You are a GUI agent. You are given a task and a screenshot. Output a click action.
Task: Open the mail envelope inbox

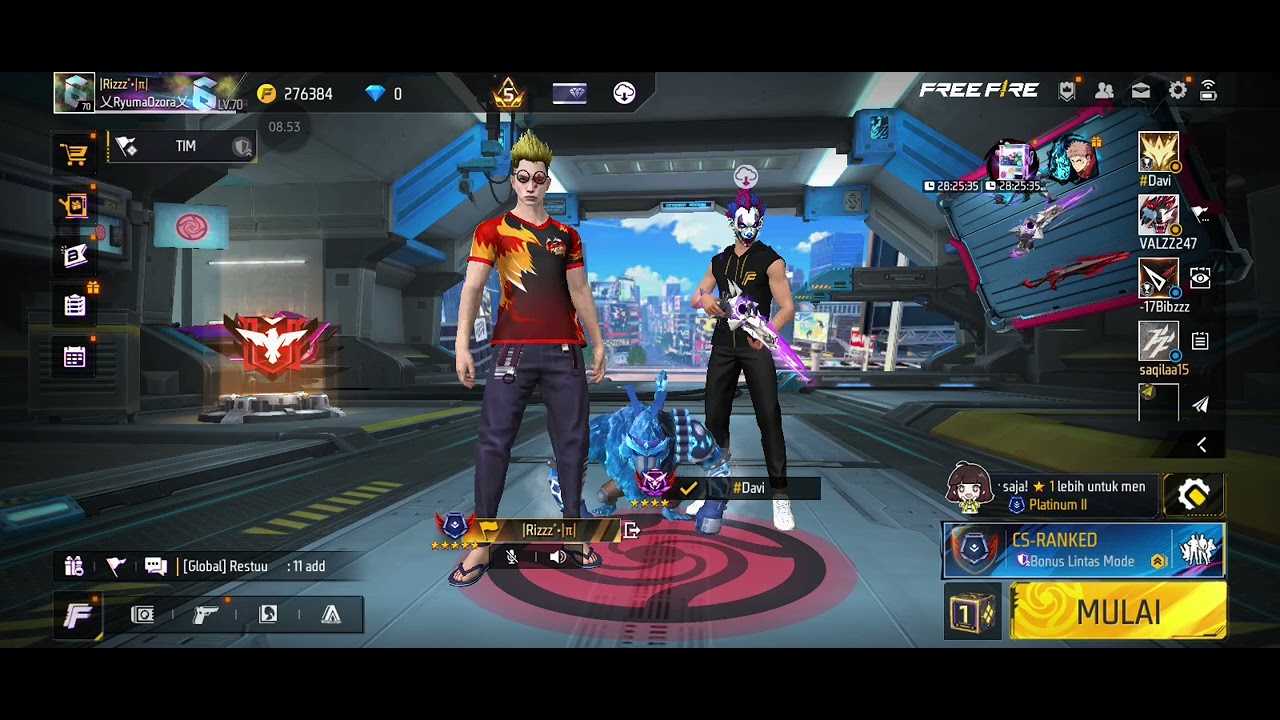[1141, 91]
